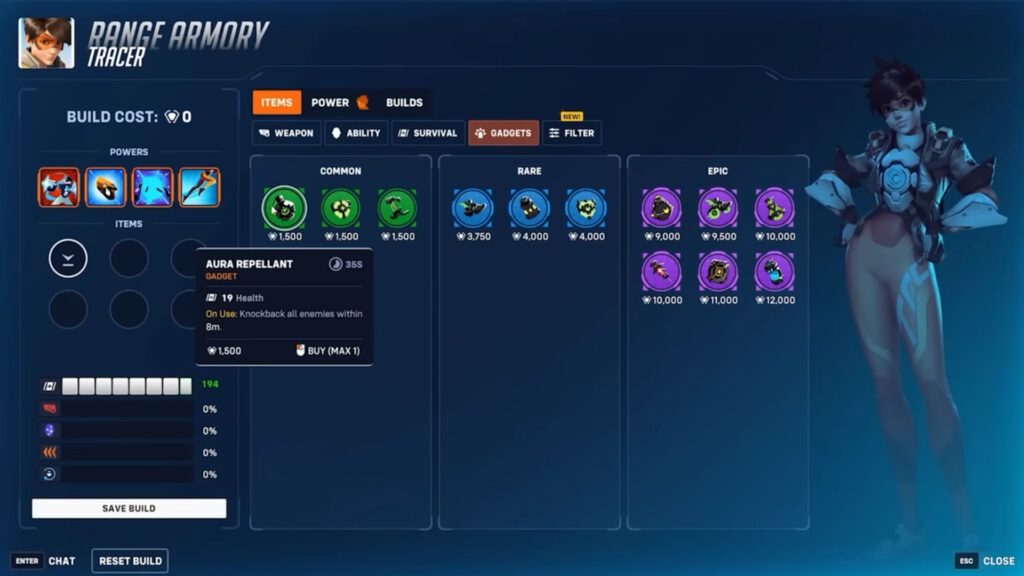Click the 9,500 epic gadget icon
The height and width of the screenshot is (576, 1024).
[x=717, y=208]
